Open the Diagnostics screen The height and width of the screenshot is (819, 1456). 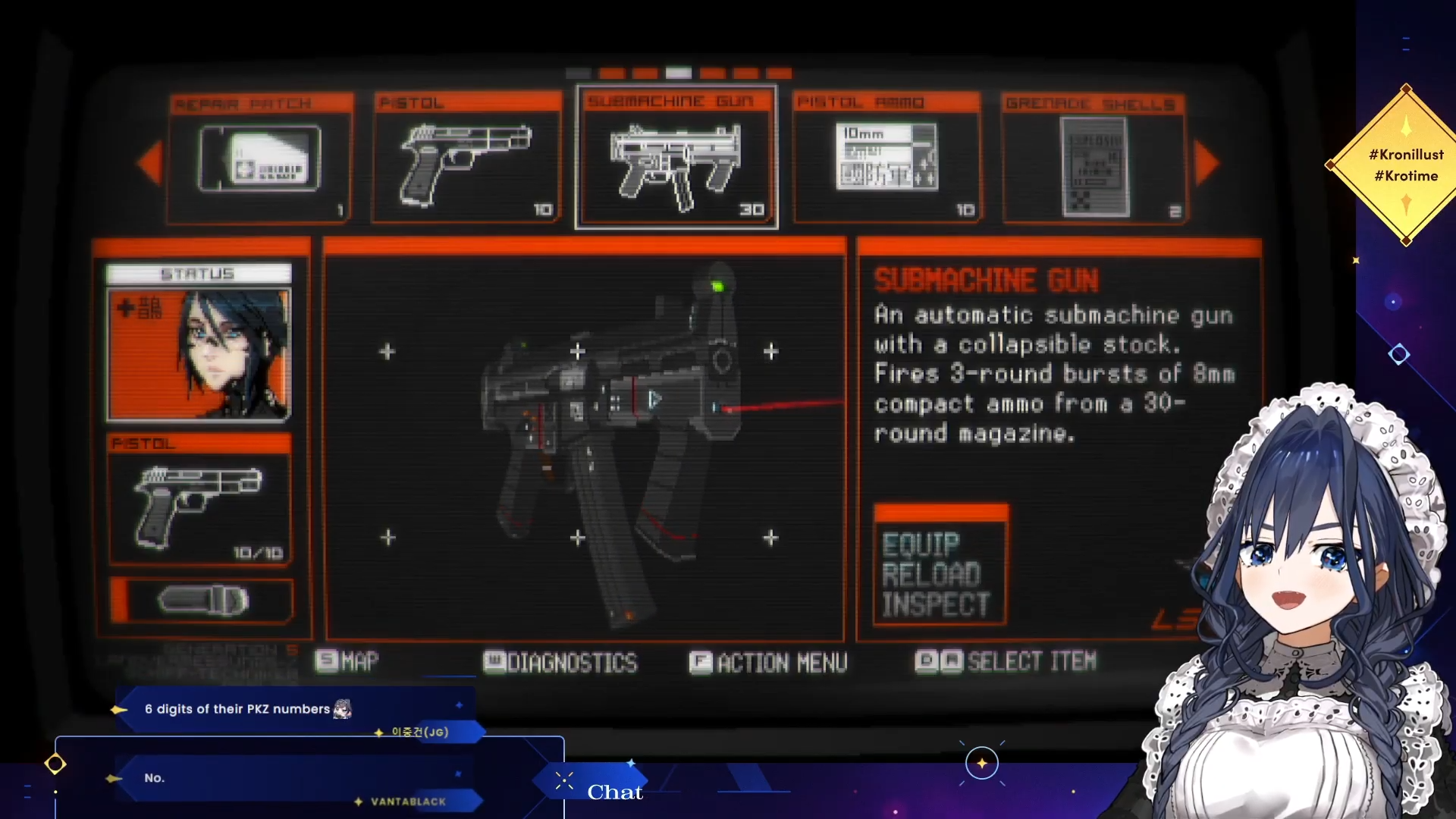coord(561,663)
